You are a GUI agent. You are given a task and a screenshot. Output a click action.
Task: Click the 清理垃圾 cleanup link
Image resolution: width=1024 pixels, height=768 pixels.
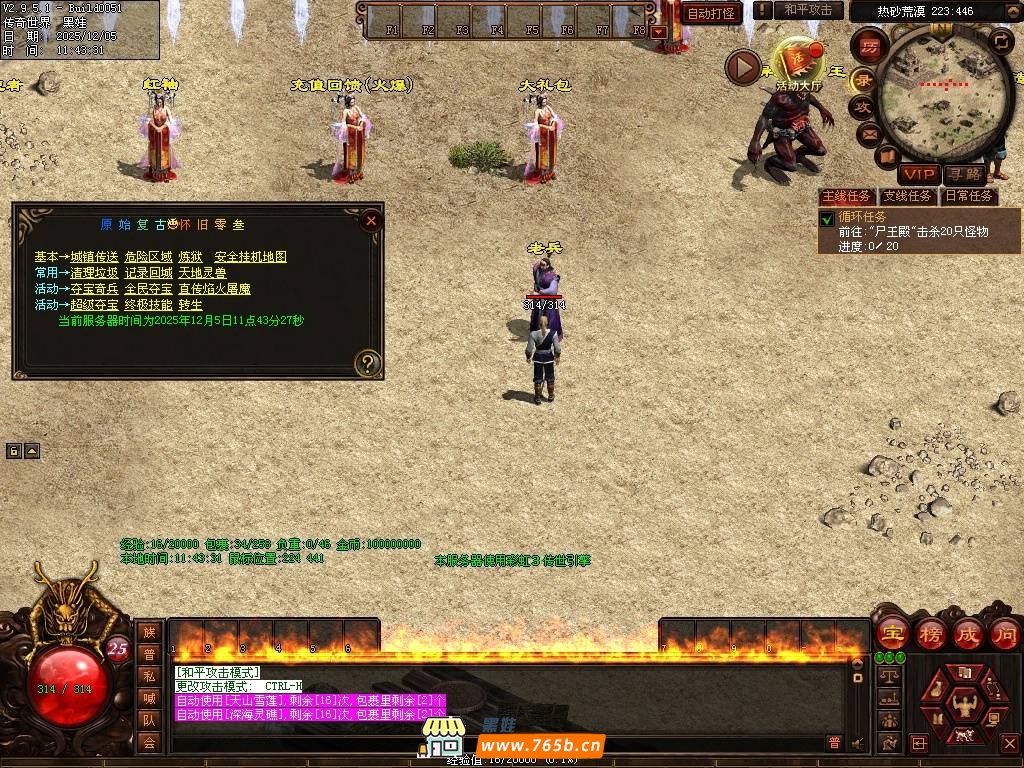pos(94,273)
